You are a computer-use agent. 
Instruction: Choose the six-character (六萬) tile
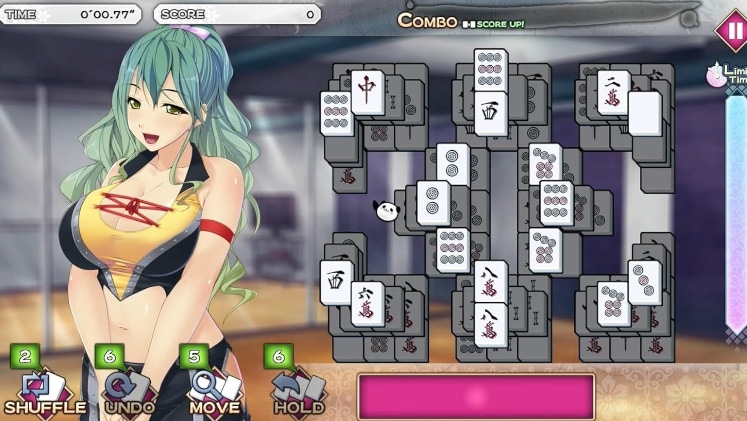point(367,303)
